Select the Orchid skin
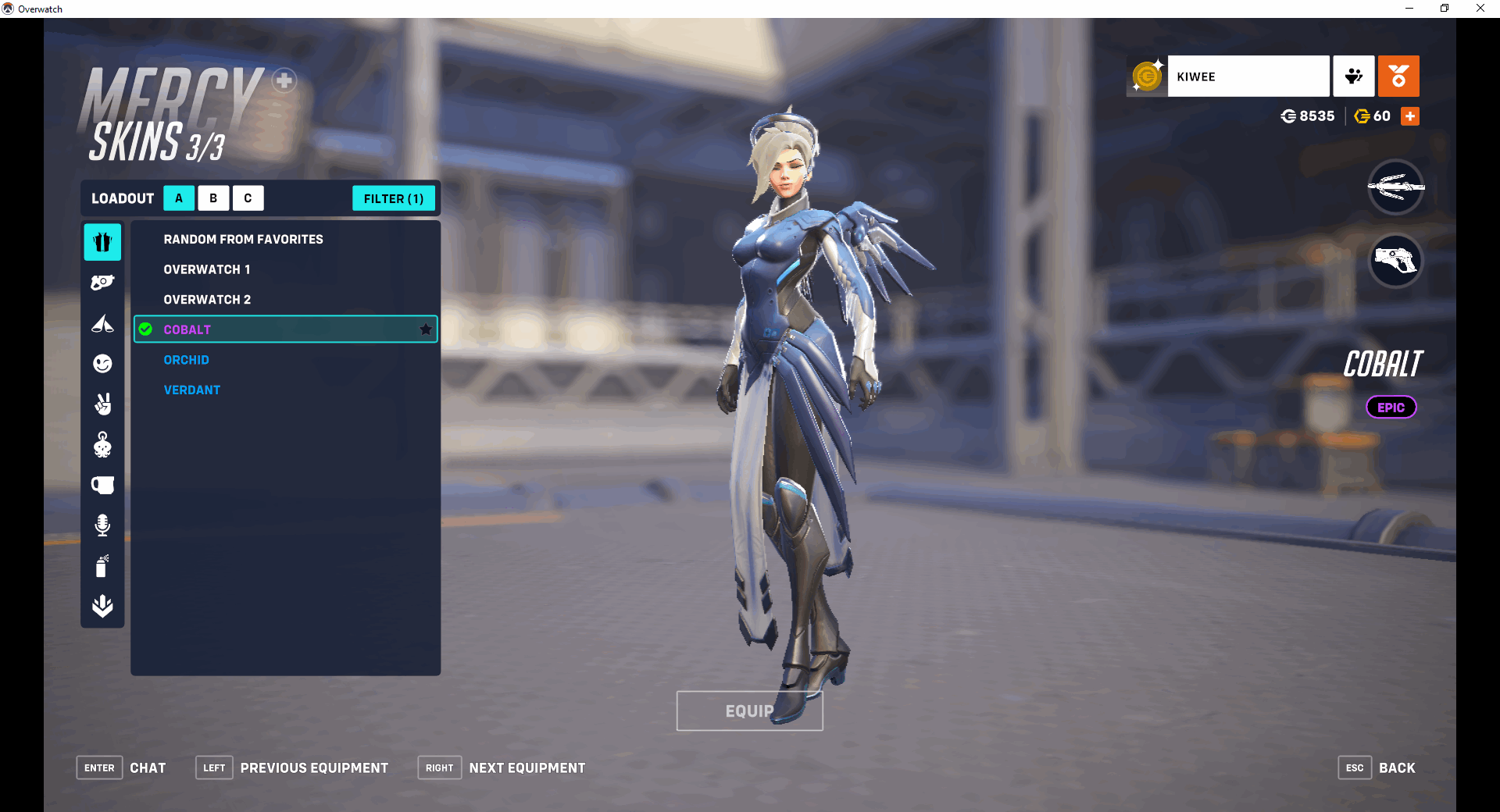Viewport: 1500px width, 812px height. (x=187, y=360)
